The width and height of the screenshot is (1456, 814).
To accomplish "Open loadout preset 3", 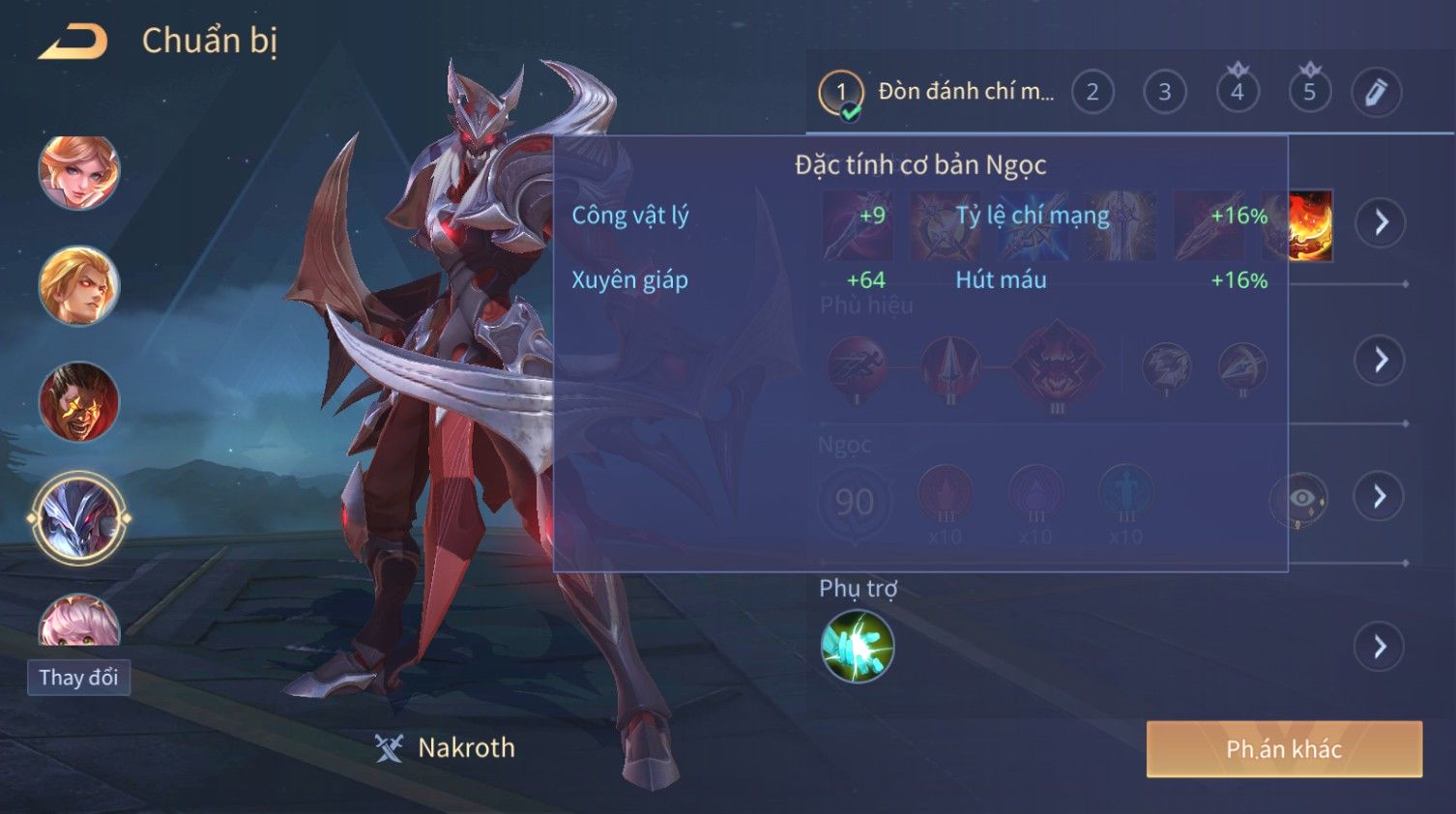I will (1165, 93).
